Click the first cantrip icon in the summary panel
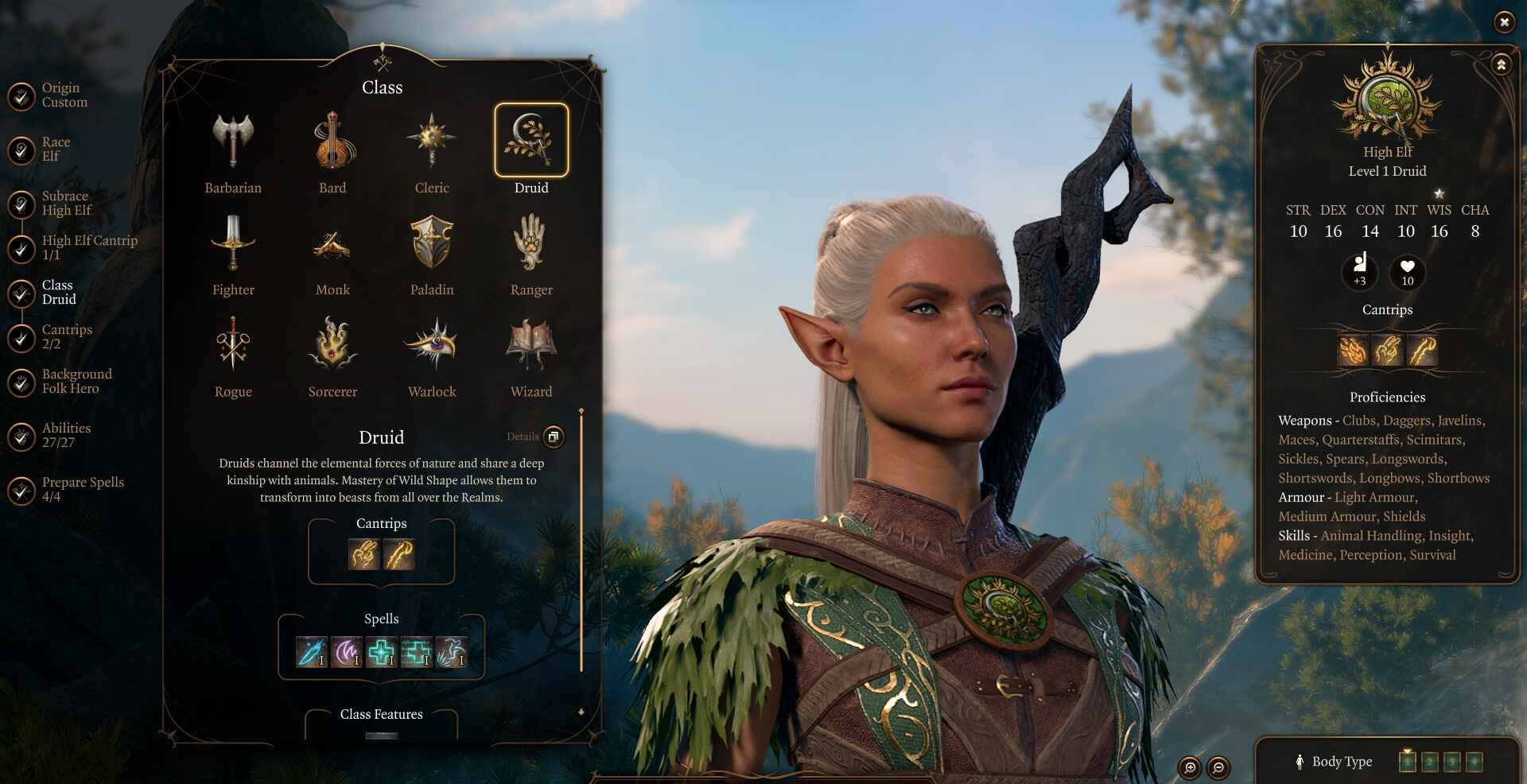The width and height of the screenshot is (1527, 784). coord(1354,350)
